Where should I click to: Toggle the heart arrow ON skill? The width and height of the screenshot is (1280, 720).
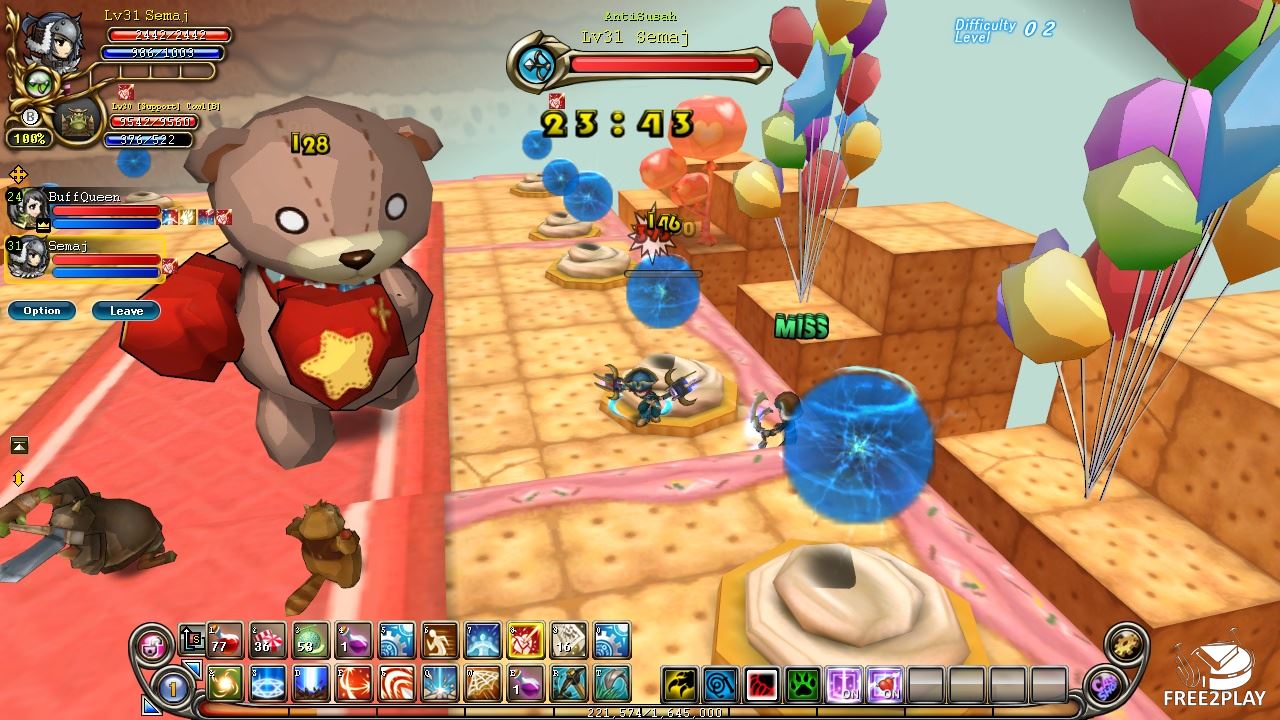tap(885, 685)
